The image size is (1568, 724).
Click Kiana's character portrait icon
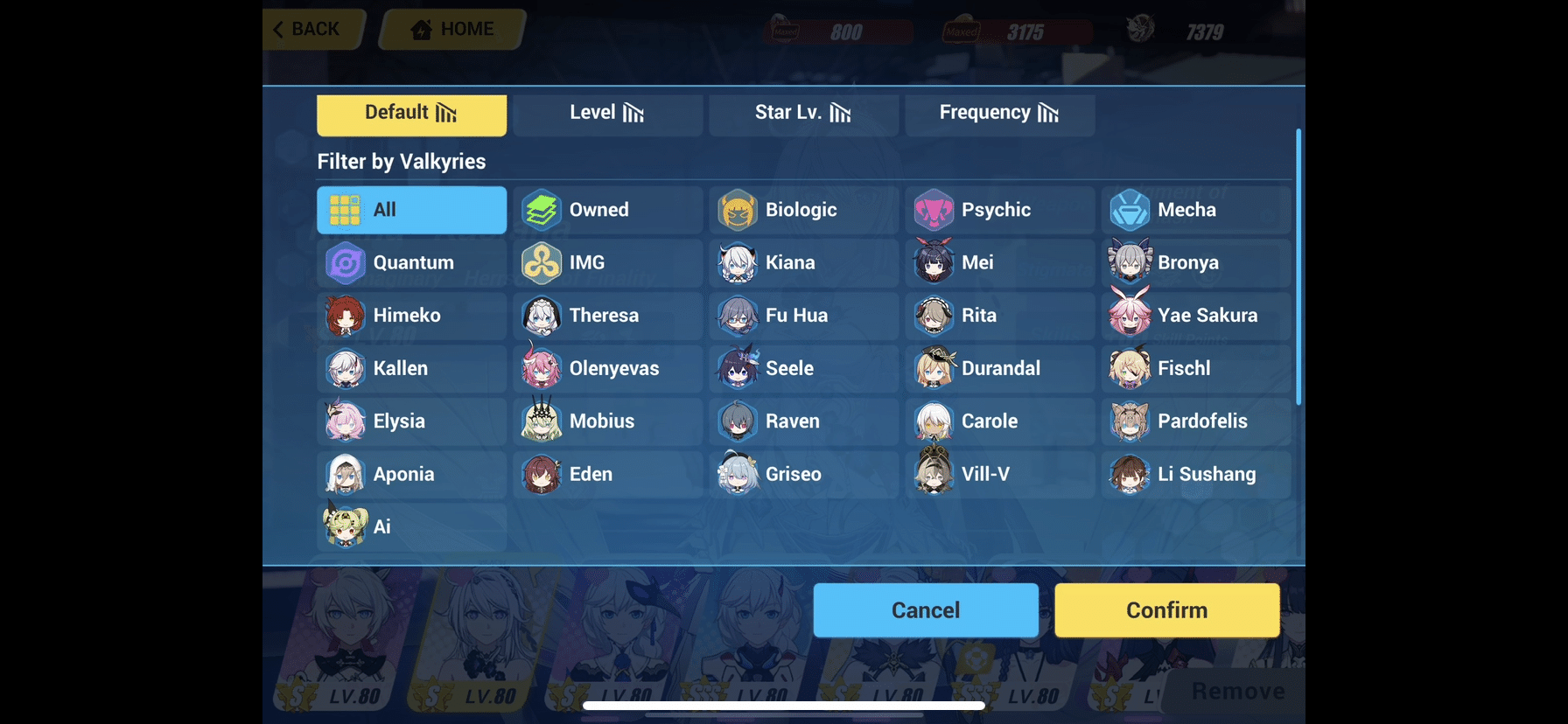(739, 263)
